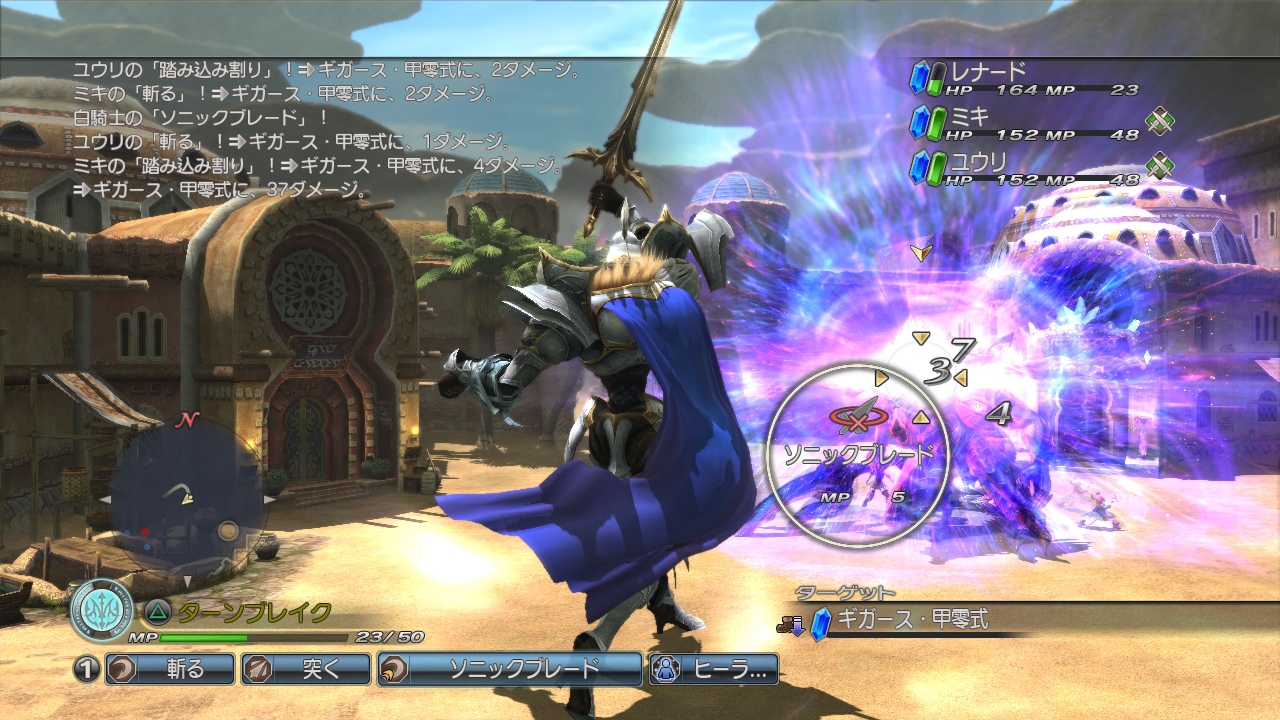Click the ソニックブレード action circle gauge
1280x720 pixels.
(857, 456)
